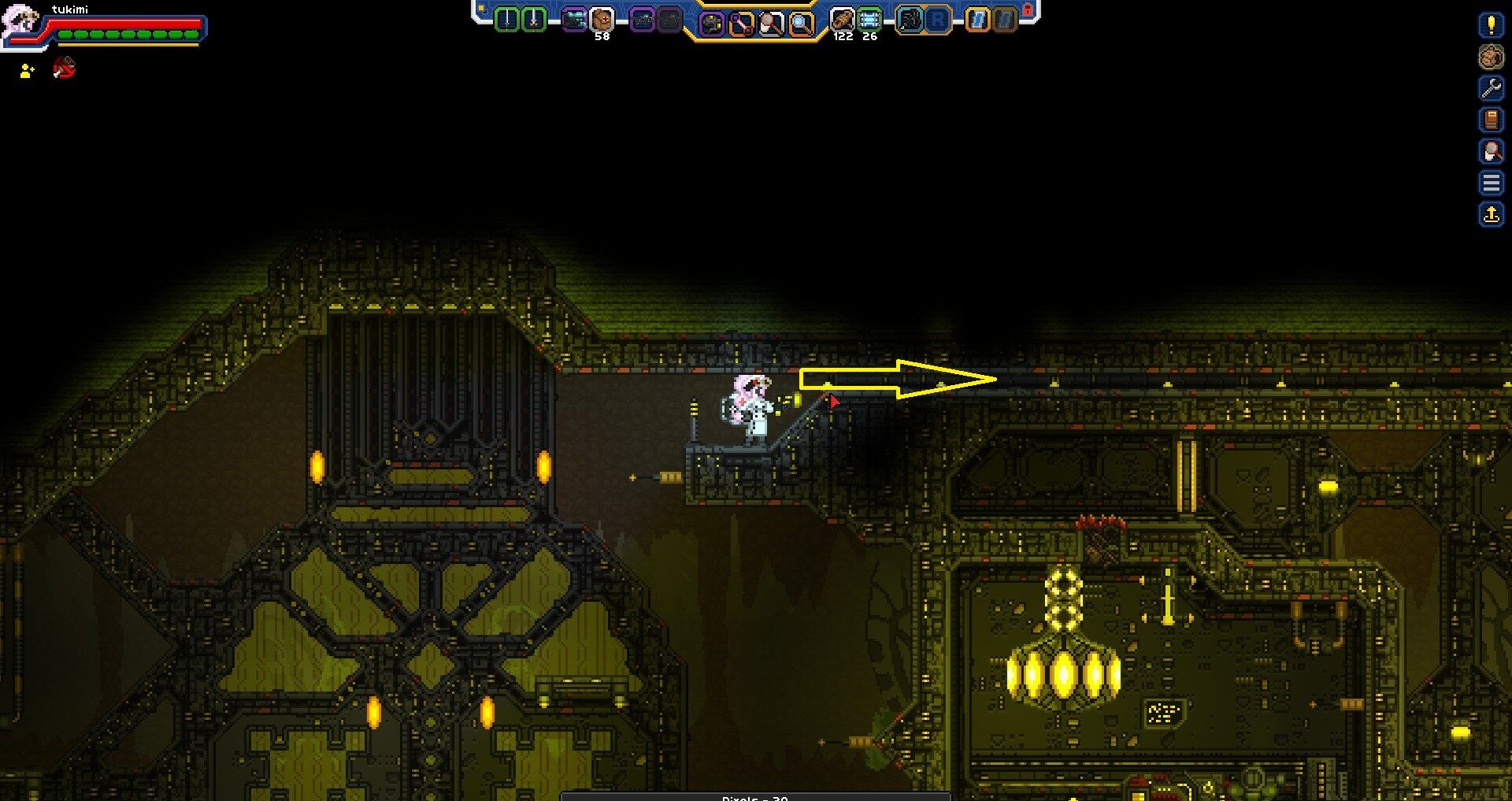Screen dimensions: 1512x801
Task: Open the hamburger main menu
Action: click(1491, 182)
